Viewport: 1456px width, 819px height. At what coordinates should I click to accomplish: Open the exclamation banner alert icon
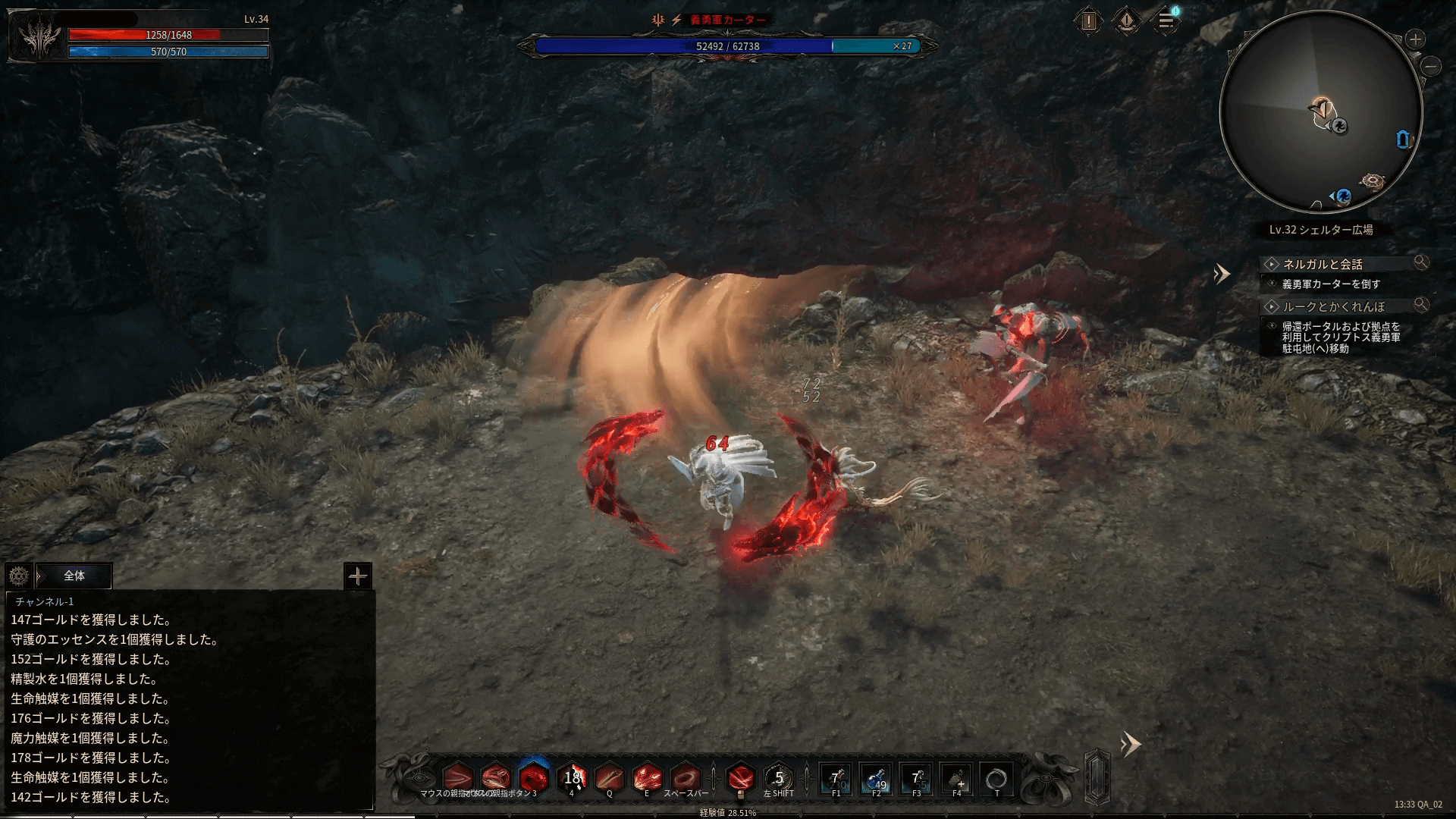pyautogui.click(x=1127, y=21)
